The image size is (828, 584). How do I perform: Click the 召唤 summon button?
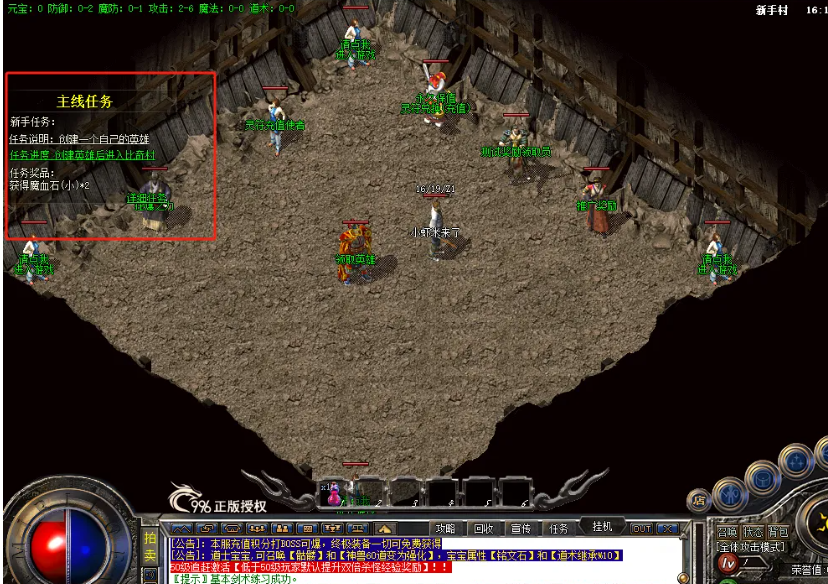coord(727,532)
